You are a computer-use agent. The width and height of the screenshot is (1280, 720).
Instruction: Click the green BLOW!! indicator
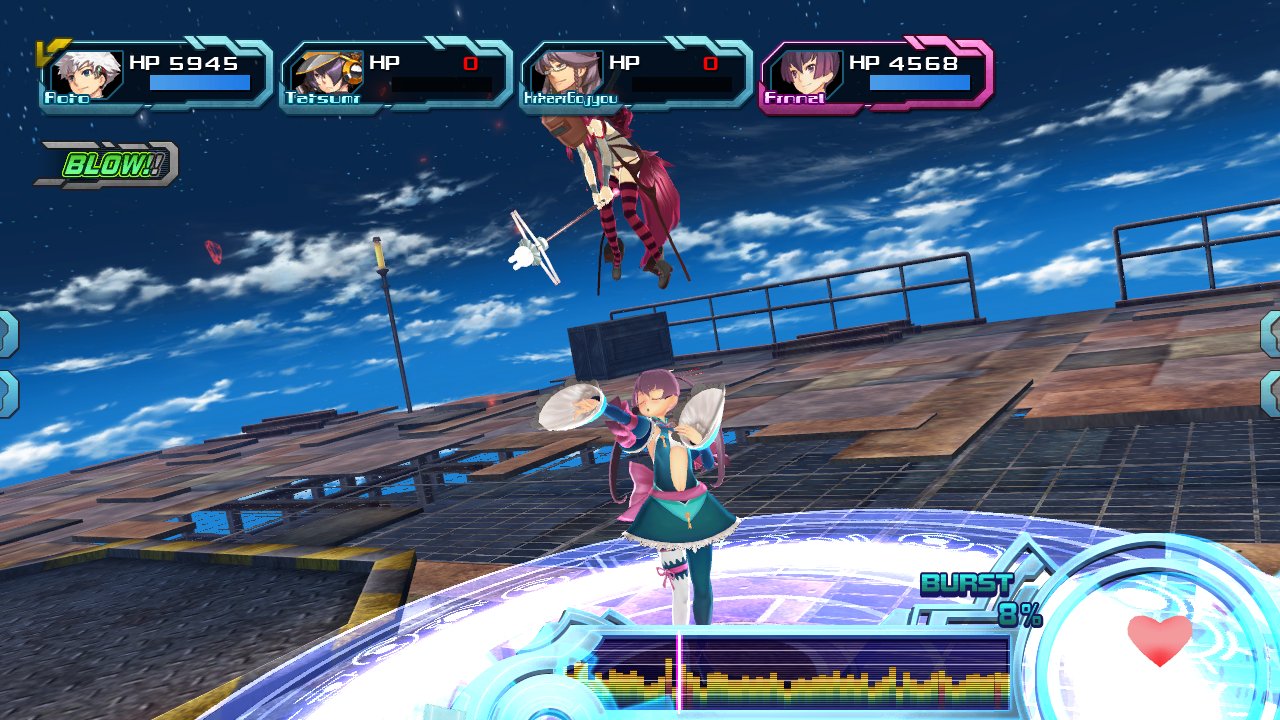tap(108, 165)
